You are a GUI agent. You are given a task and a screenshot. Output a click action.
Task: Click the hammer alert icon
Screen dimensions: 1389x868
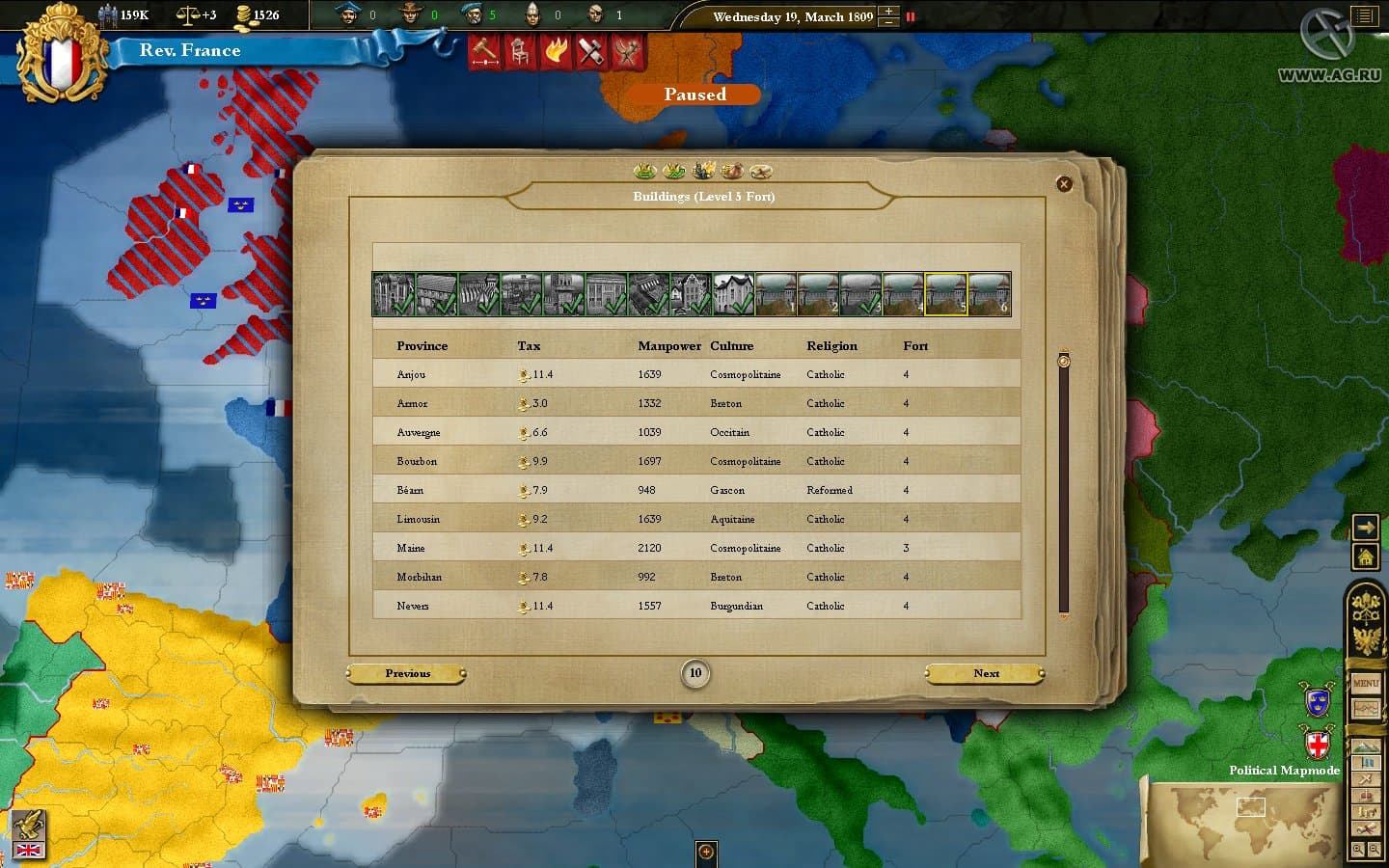click(x=483, y=51)
